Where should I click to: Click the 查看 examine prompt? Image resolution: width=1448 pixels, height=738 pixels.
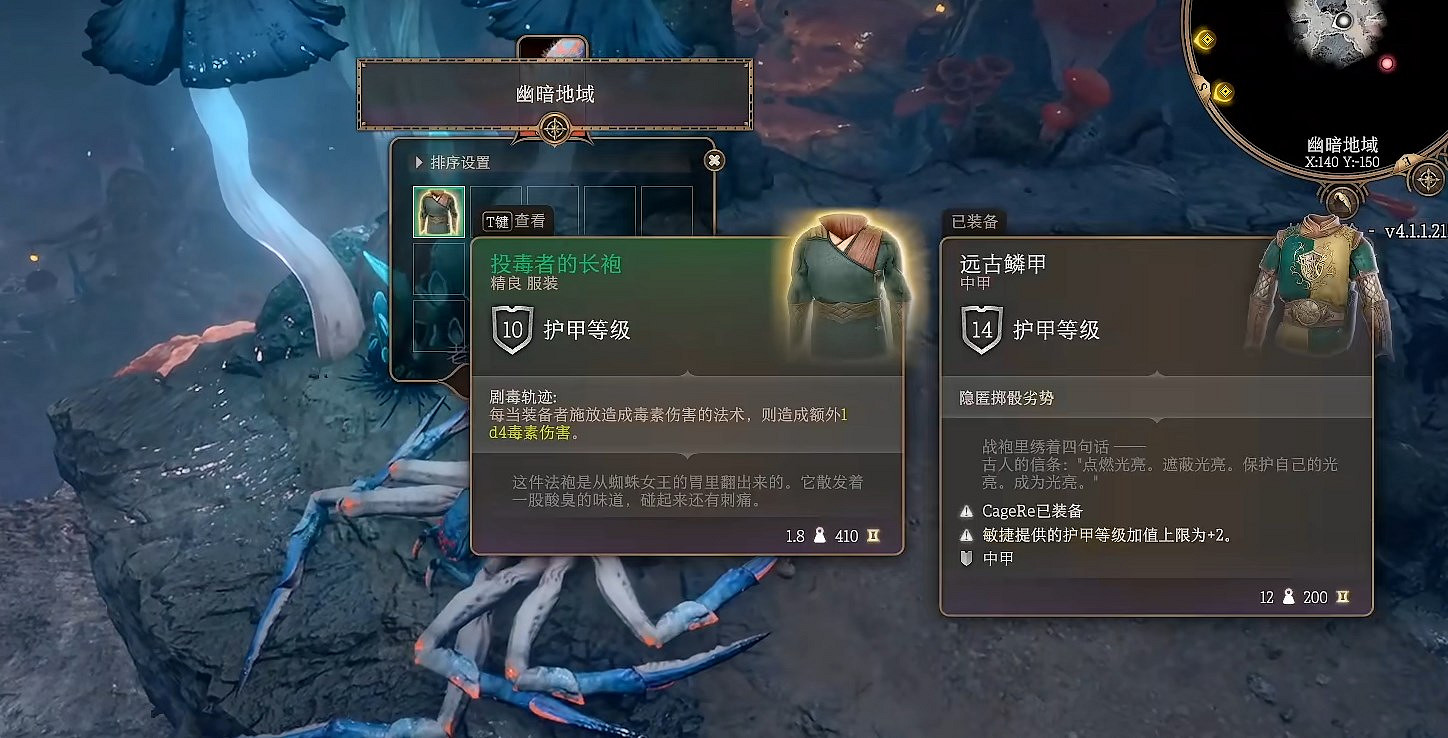(528, 220)
